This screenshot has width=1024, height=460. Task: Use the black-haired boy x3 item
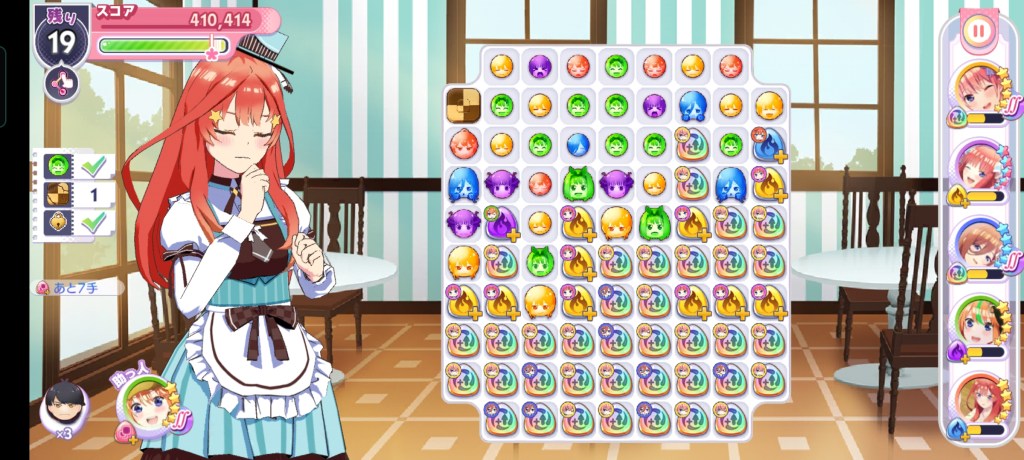point(63,407)
